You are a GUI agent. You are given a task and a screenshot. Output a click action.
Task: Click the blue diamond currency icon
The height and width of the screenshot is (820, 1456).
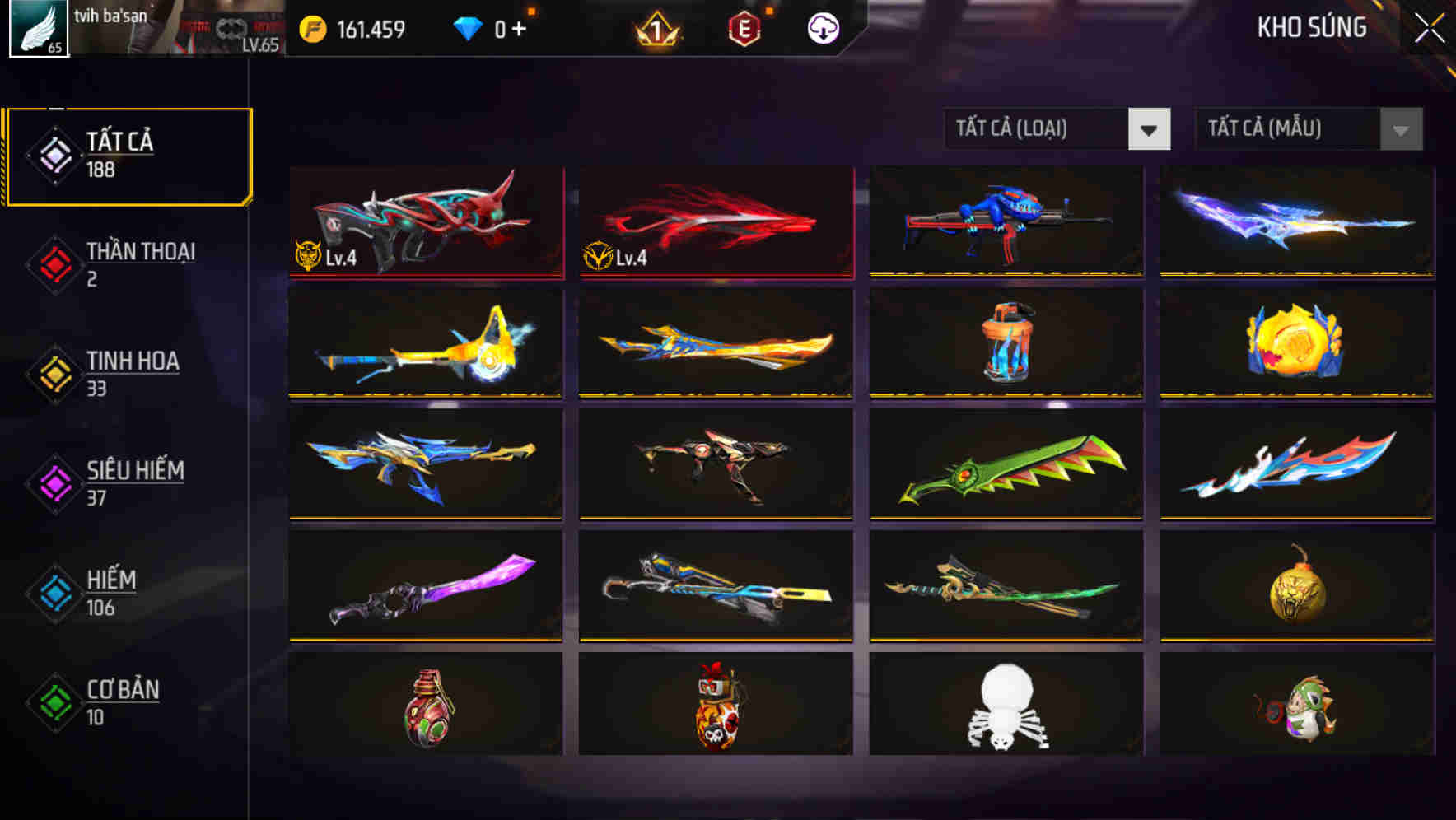(469, 27)
